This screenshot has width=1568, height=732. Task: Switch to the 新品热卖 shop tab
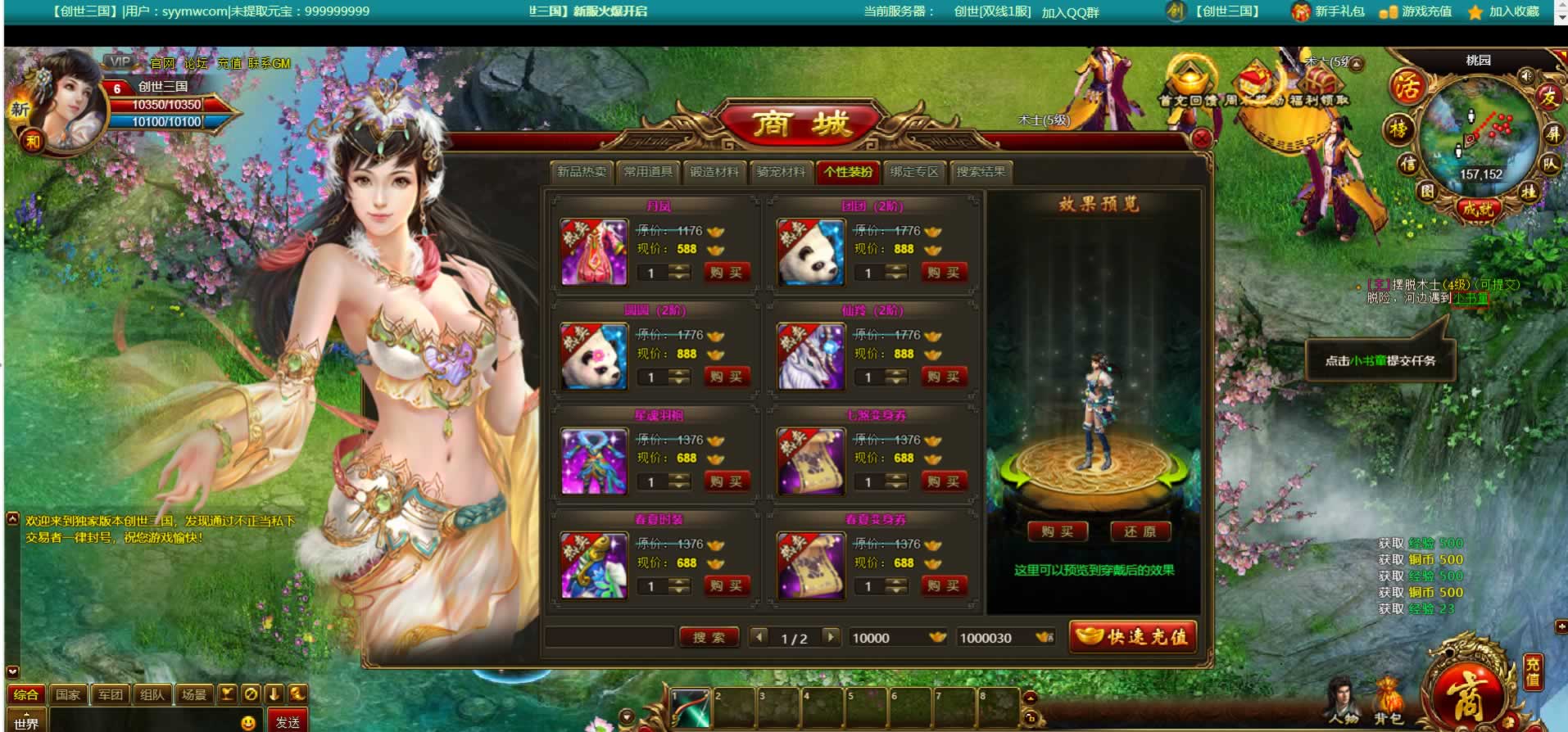point(582,172)
